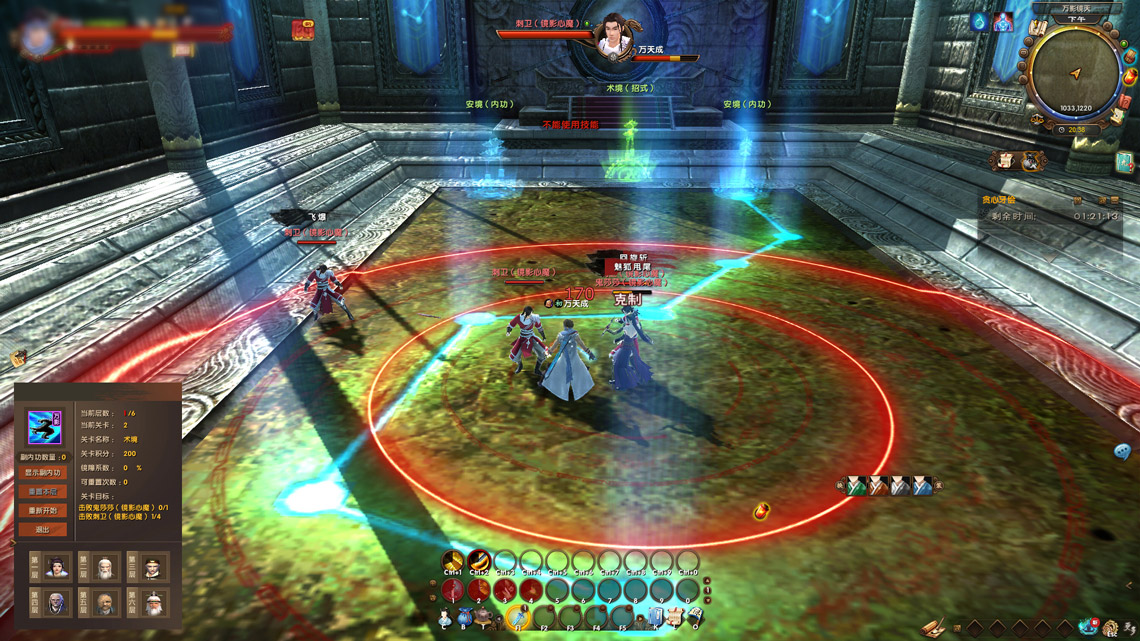Exit via the 退出 button
1140x641 pixels.
point(42,530)
